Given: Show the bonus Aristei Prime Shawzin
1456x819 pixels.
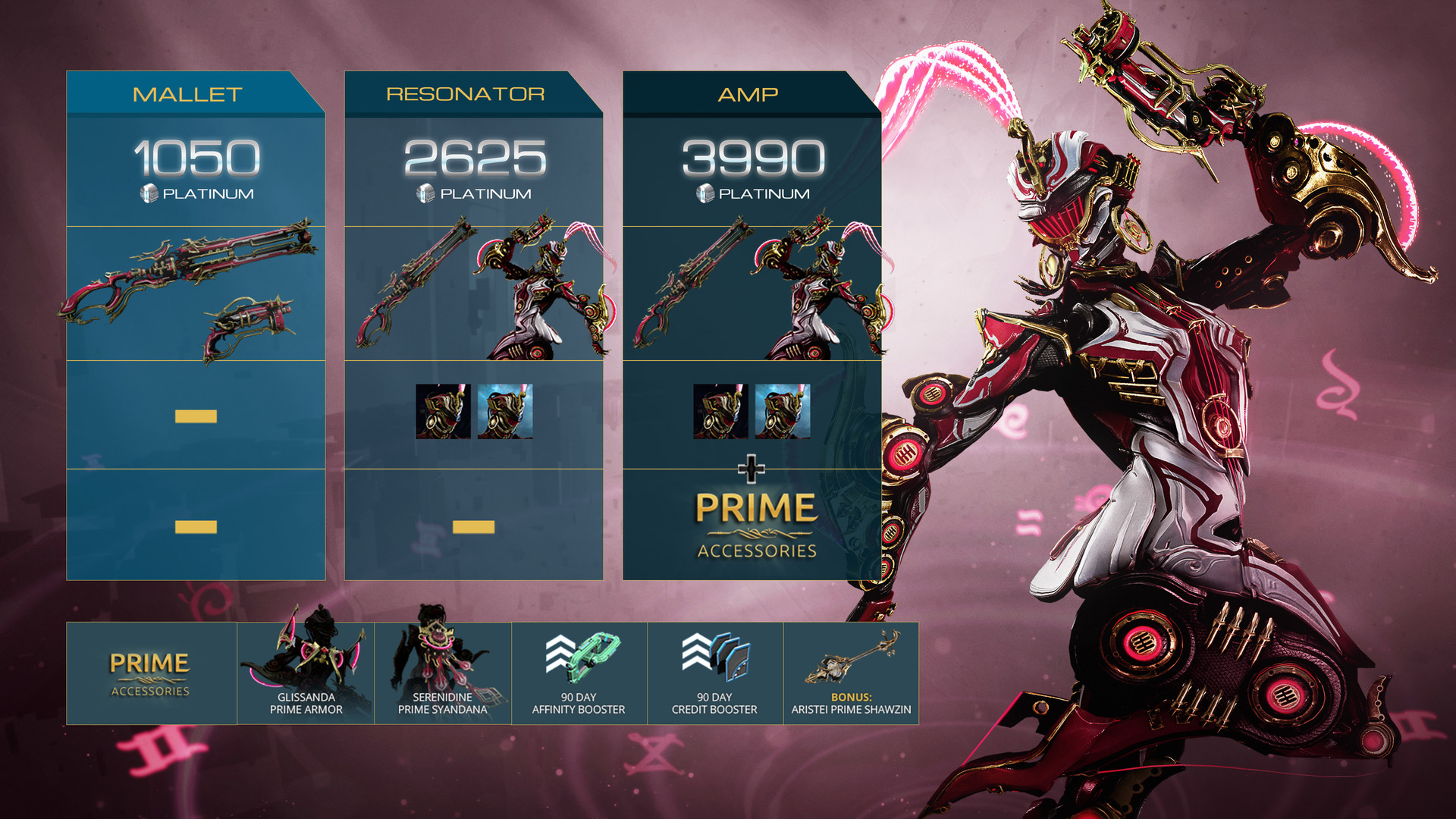Looking at the screenshot, I should point(851,673).
